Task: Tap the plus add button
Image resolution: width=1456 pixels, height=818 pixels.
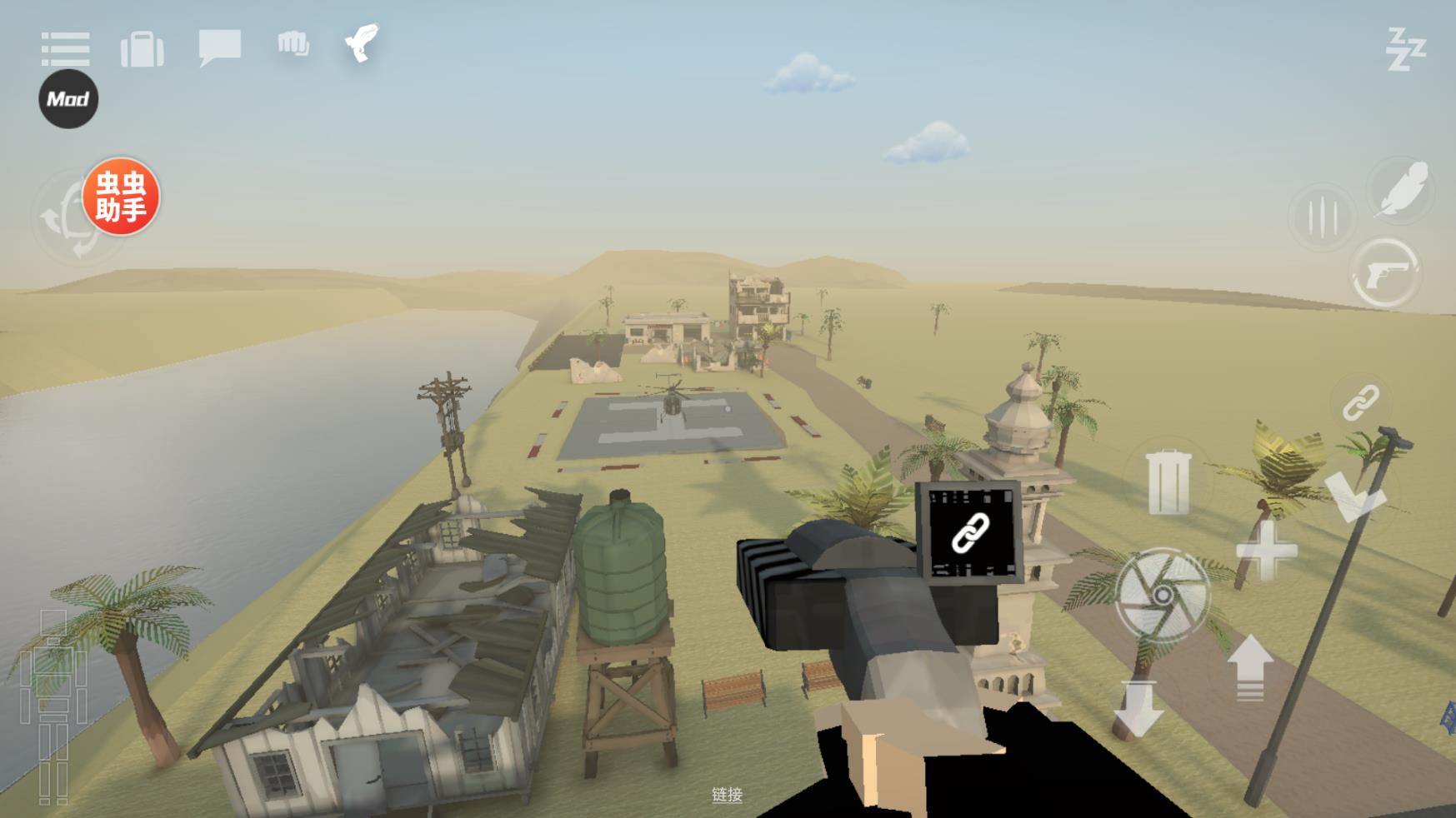Action: 1266,551
